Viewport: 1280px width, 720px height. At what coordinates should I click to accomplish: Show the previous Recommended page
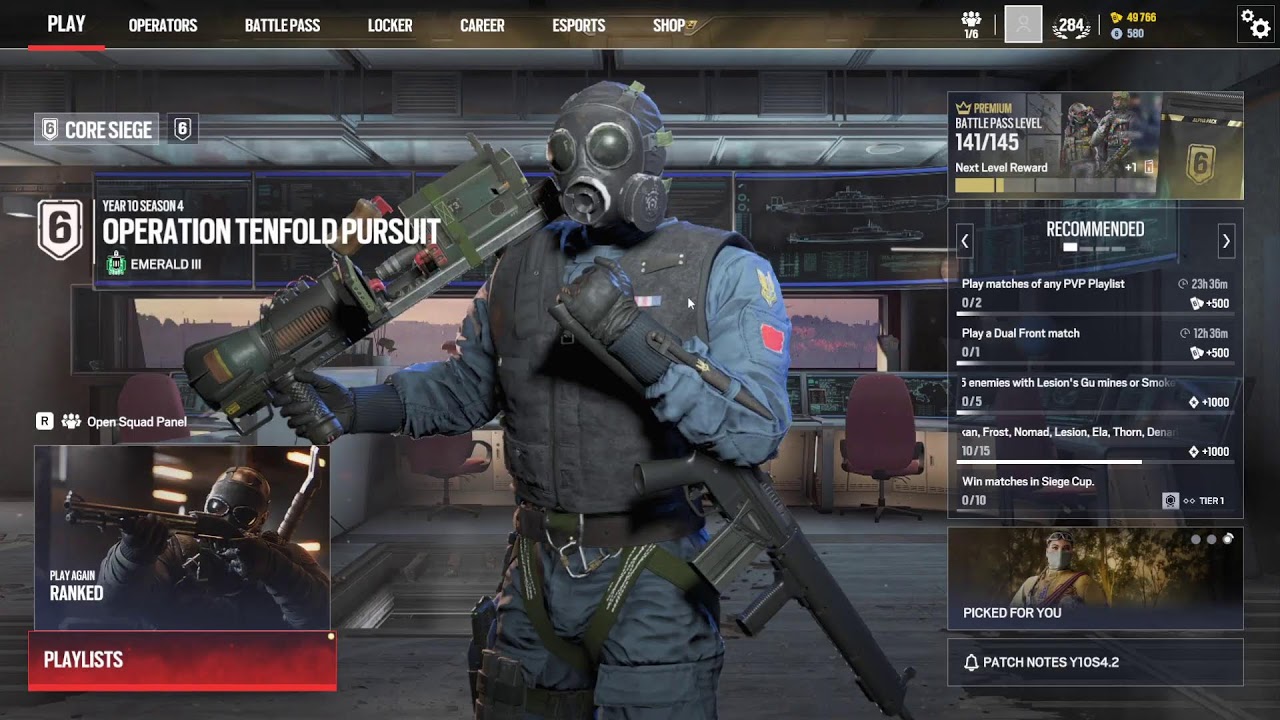pyautogui.click(x=965, y=241)
